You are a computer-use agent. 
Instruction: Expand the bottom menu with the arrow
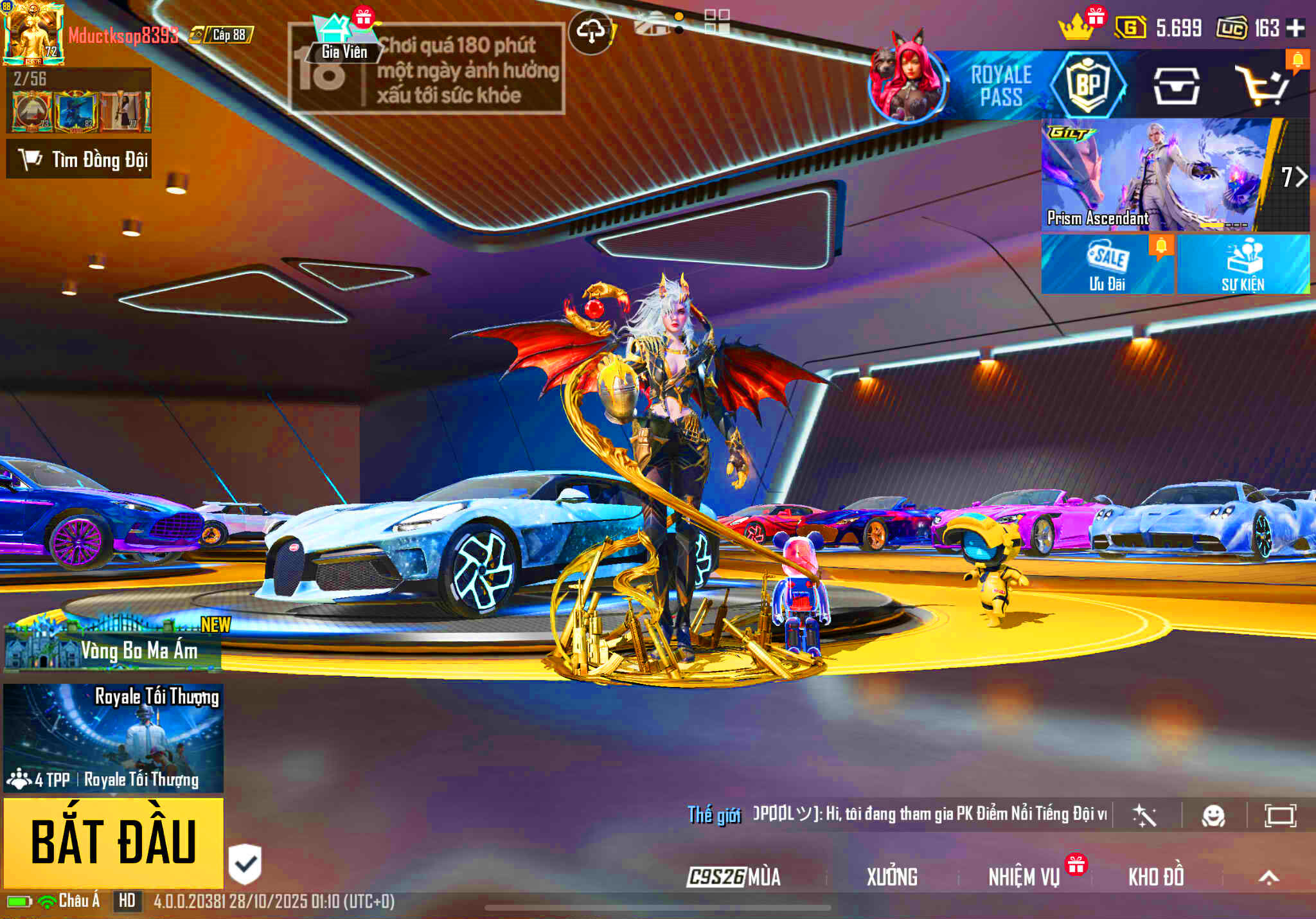click(x=1268, y=877)
